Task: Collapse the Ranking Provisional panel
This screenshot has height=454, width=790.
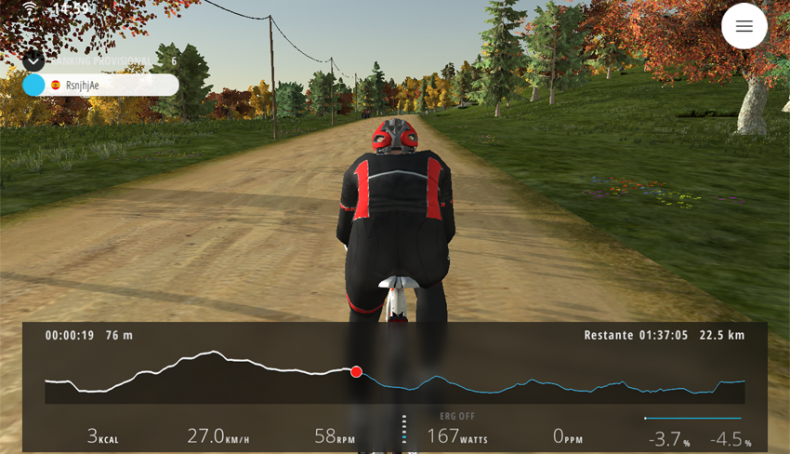Action: (x=34, y=60)
